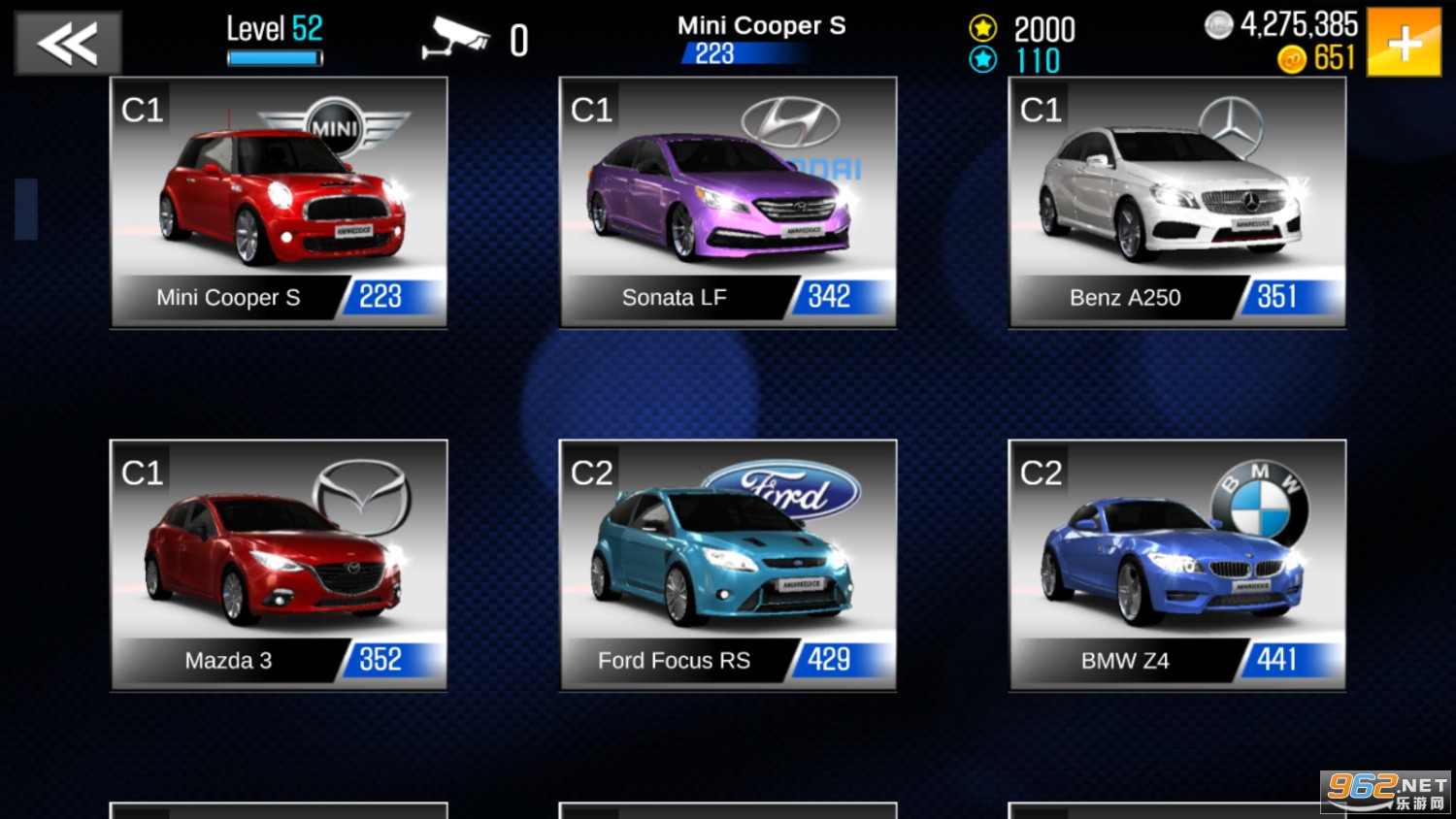
Task: Pick the blue BMW Z4 card
Action: coord(1177,565)
